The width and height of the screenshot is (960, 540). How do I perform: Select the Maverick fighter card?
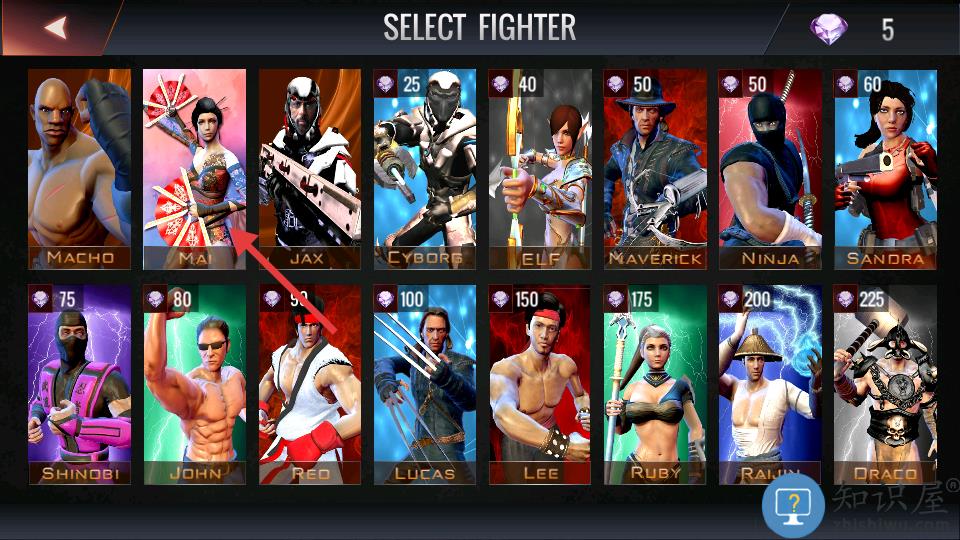pyautogui.click(x=655, y=168)
